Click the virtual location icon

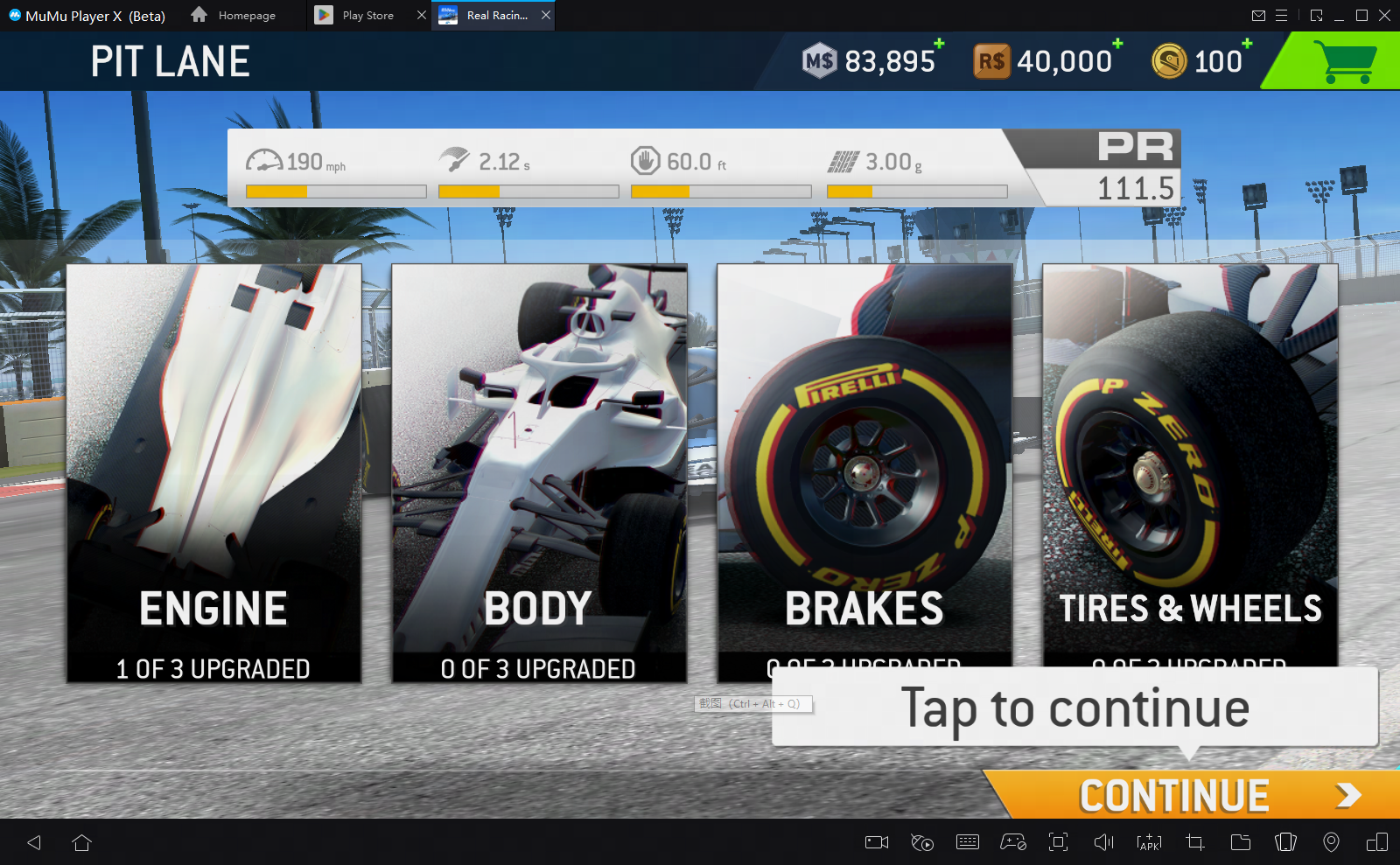(1332, 842)
